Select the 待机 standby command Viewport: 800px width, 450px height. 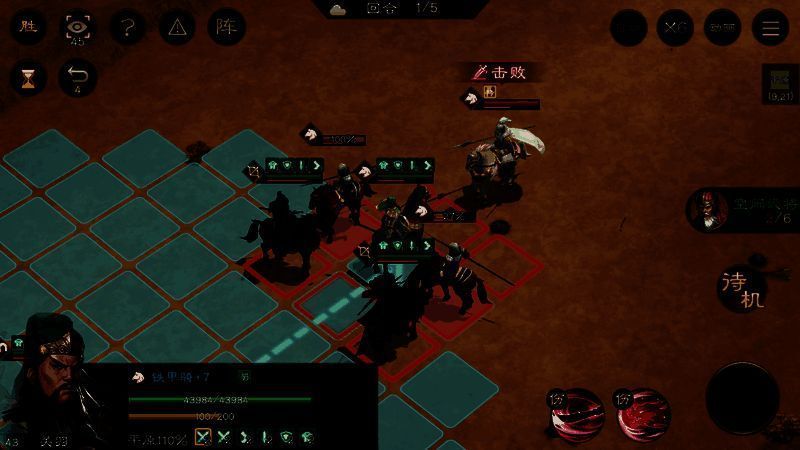point(742,288)
